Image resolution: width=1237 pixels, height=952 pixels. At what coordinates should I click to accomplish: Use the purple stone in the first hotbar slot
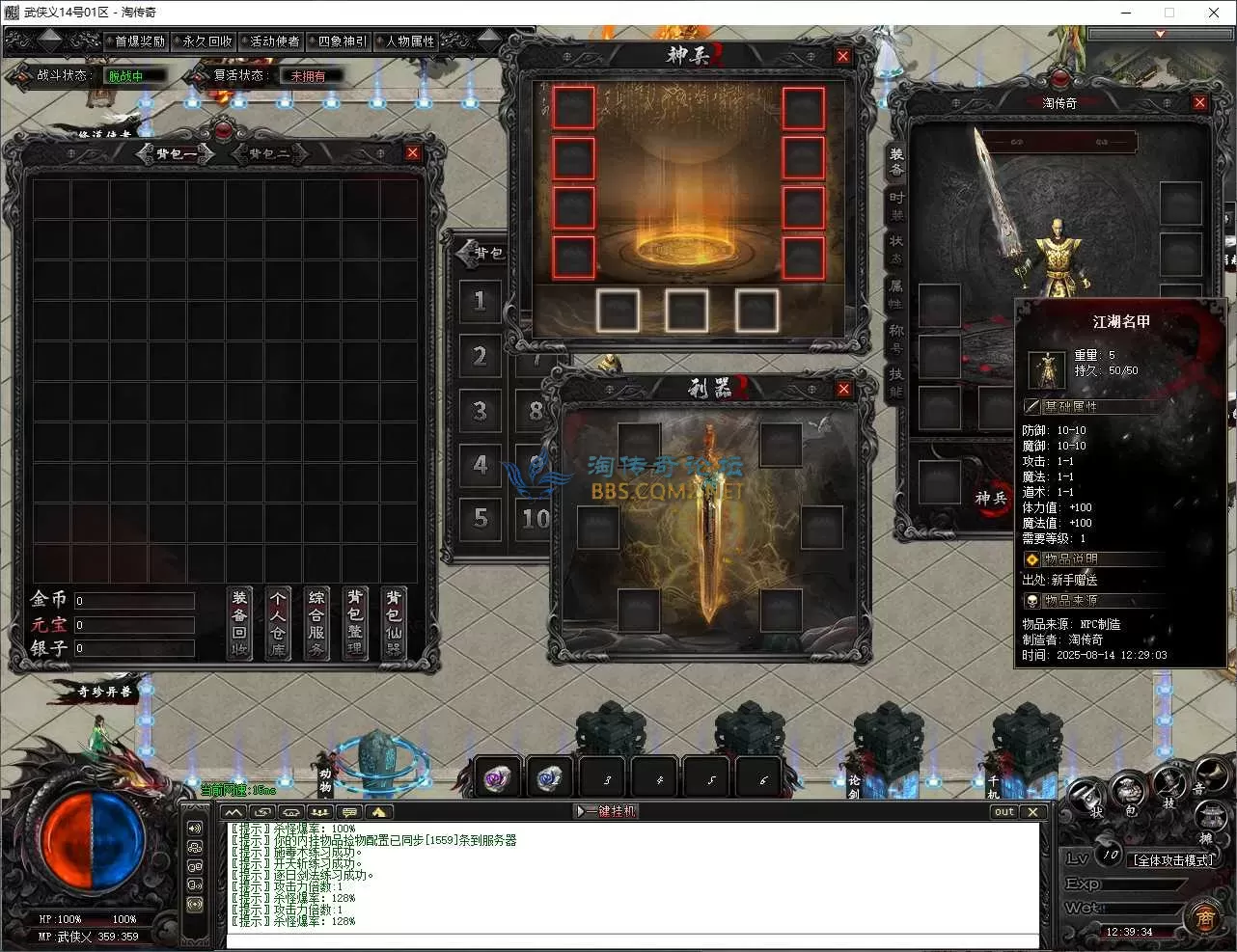coord(499,777)
